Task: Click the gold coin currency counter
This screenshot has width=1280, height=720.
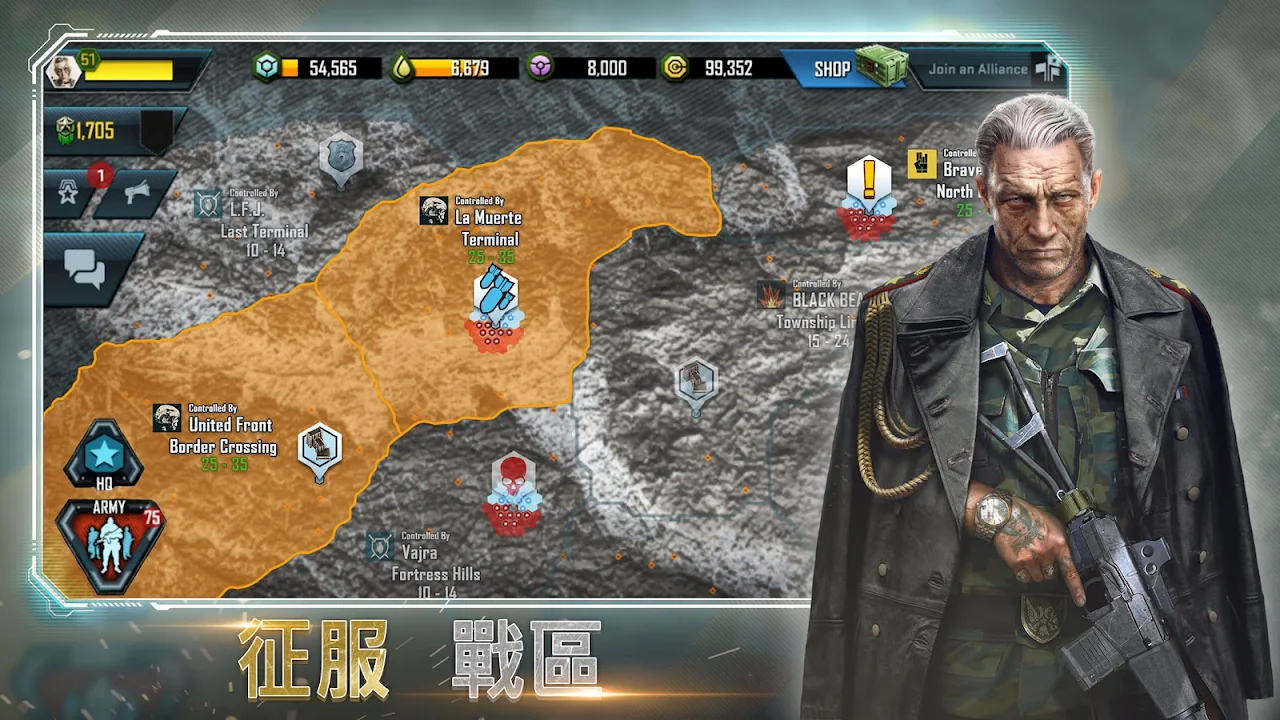Action: pyautogui.click(x=720, y=69)
